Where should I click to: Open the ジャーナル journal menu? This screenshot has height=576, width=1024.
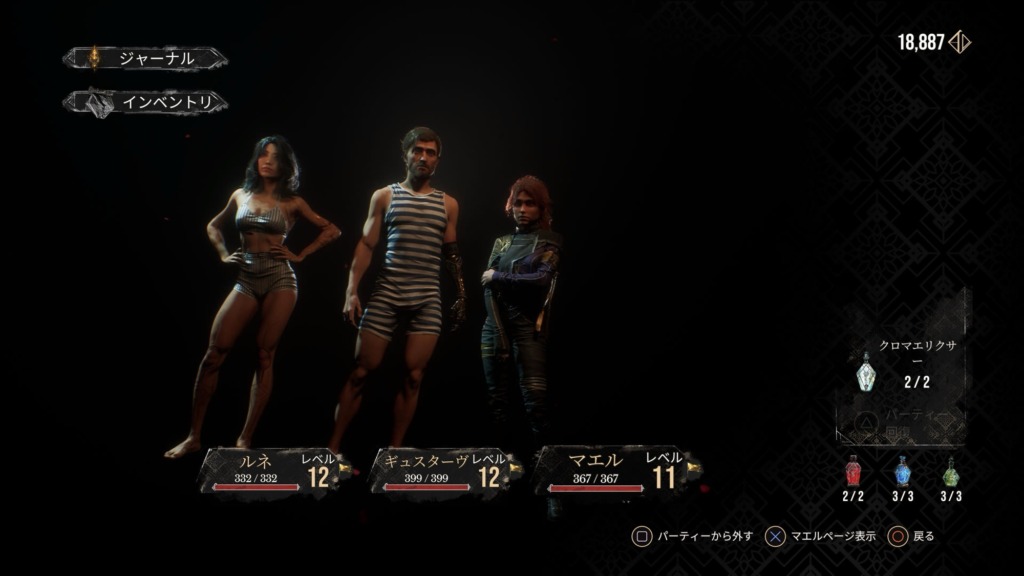144,59
